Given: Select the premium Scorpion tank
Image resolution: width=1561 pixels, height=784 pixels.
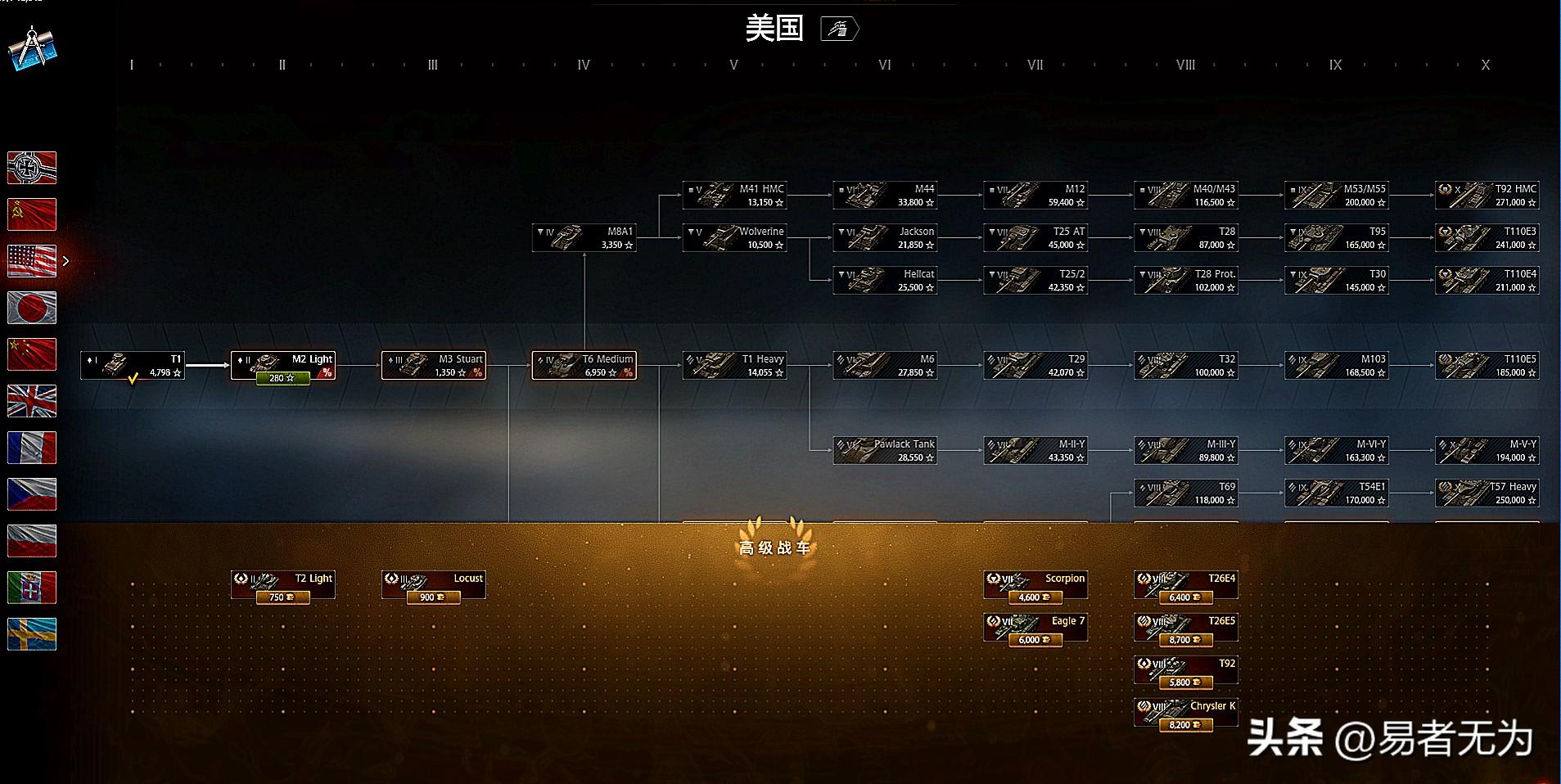Looking at the screenshot, I should (x=1035, y=584).
